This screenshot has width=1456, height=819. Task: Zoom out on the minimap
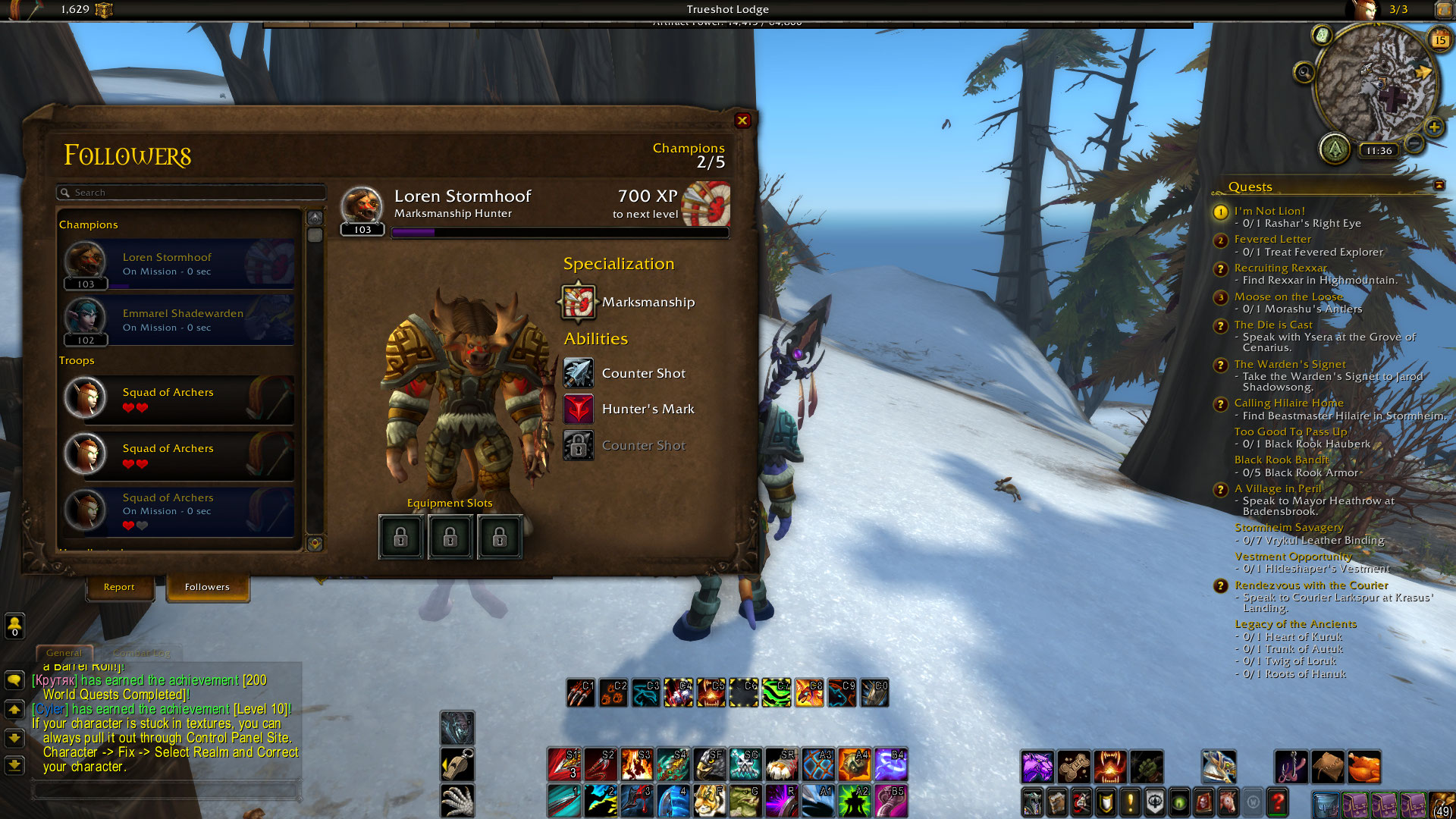tap(1414, 143)
